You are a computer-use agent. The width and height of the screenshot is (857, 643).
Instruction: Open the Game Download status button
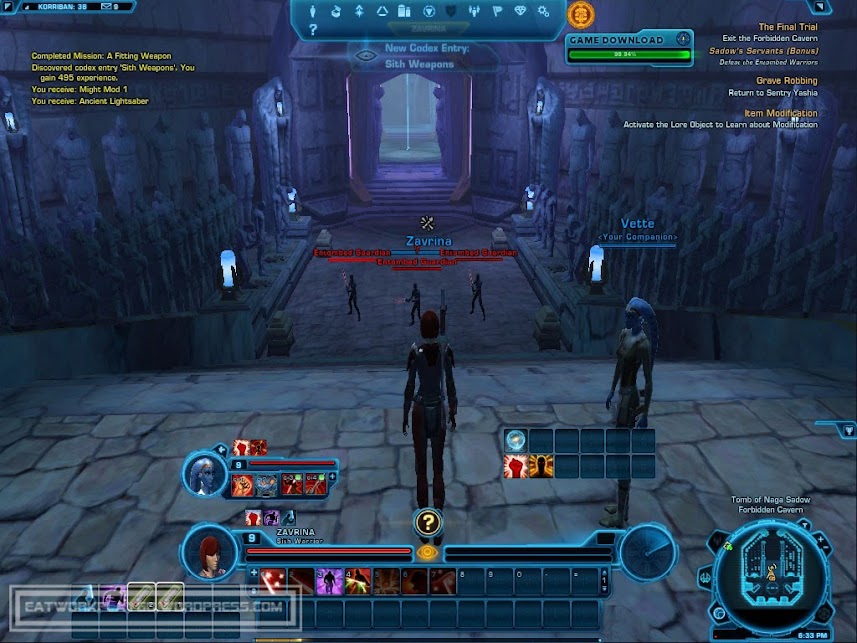[629, 40]
